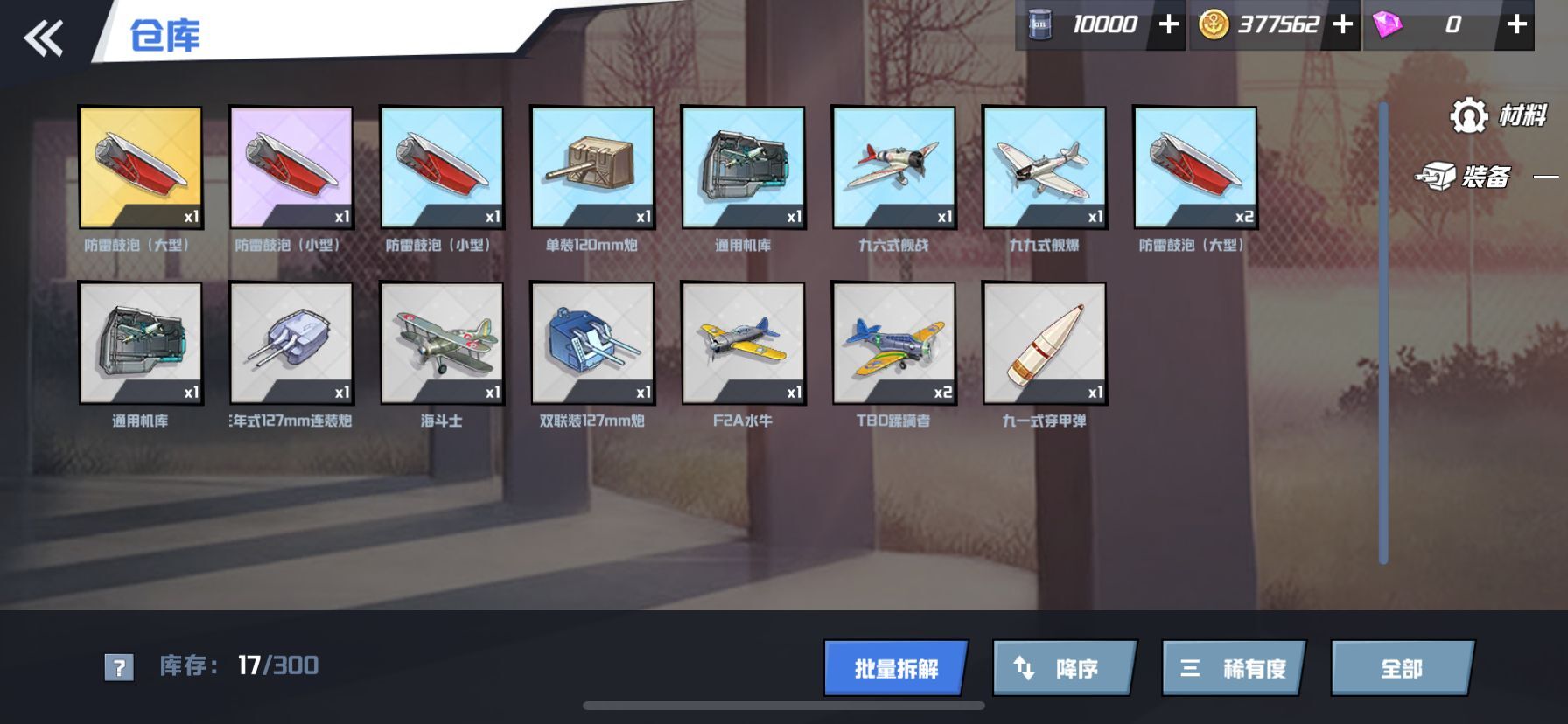Select the 材料 gear icon in sidebar
Image resolution: width=1568 pixels, height=724 pixels.
click(1468, 115)
